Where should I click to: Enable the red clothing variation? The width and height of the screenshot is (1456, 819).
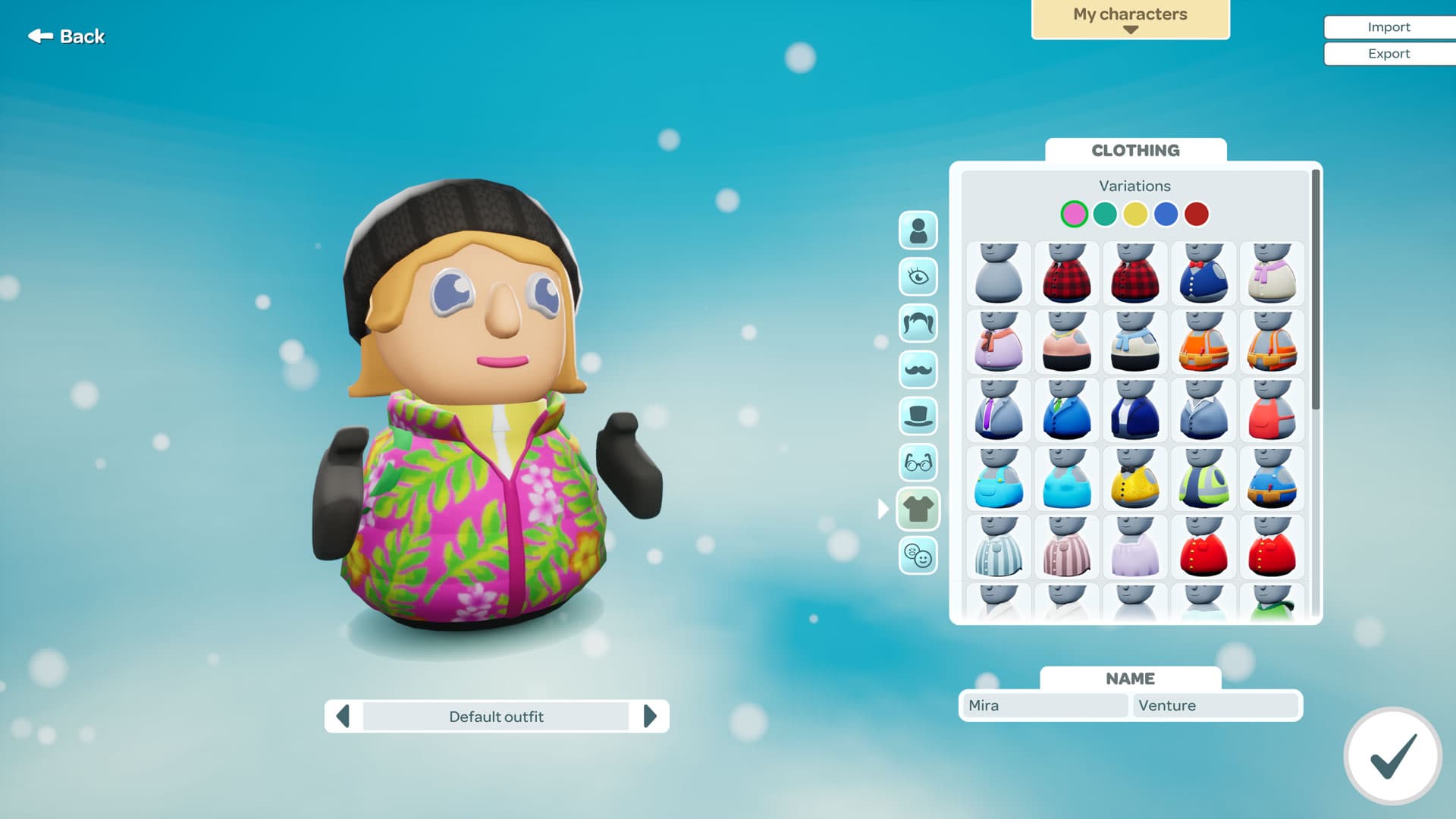pyautogui.click(x=1197, y=214)
